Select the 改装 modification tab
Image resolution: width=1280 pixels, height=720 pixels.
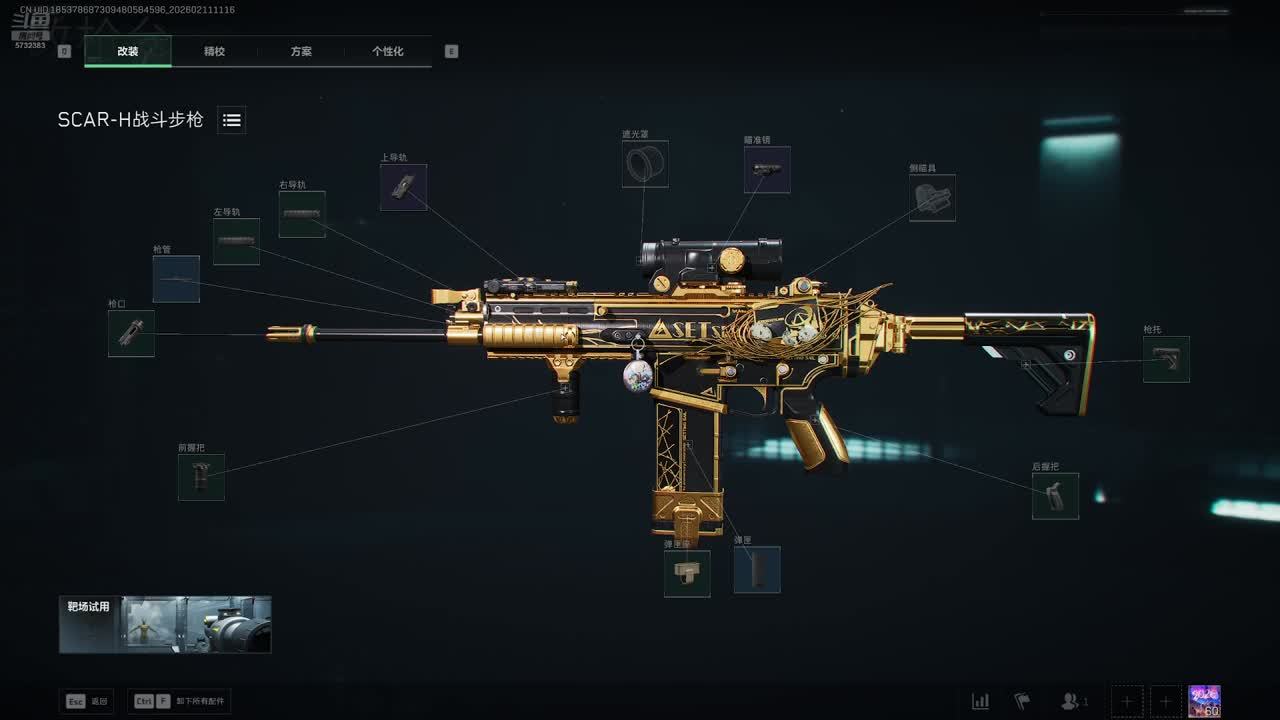click(x=128, y=51)
